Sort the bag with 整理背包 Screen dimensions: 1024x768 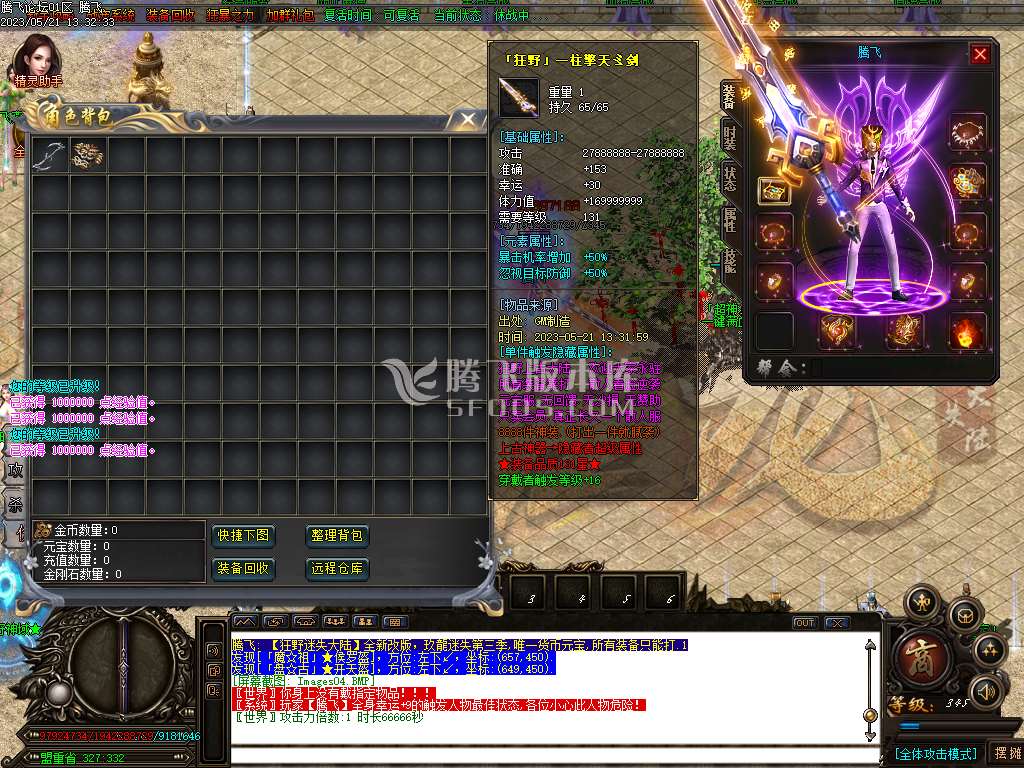tap(337, 536)
